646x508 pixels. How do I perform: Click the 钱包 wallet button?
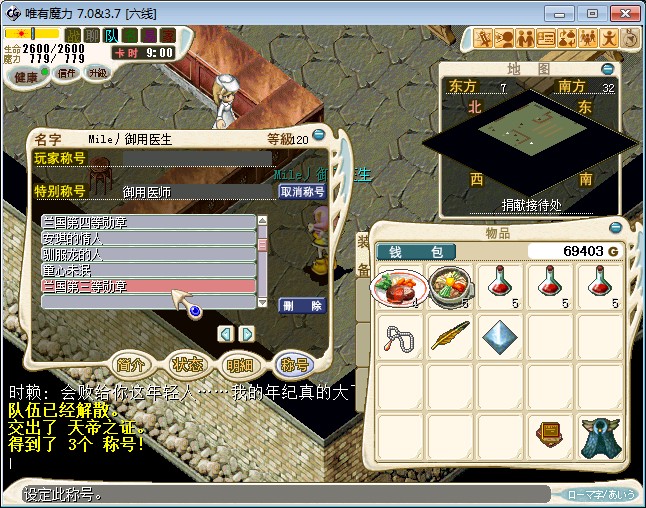tap(416, 251)
